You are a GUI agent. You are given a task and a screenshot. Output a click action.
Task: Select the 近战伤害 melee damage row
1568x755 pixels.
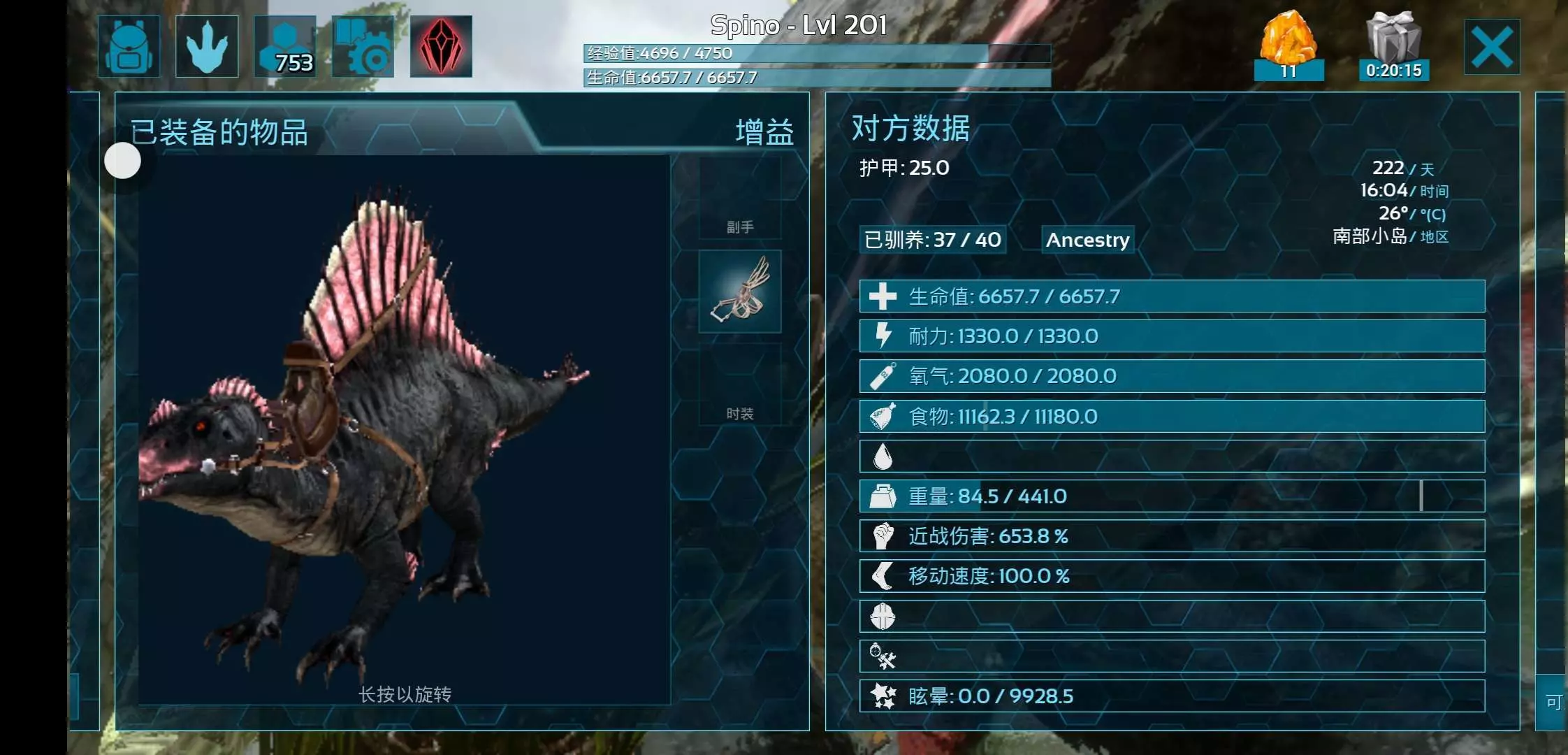pos(1172,536)
